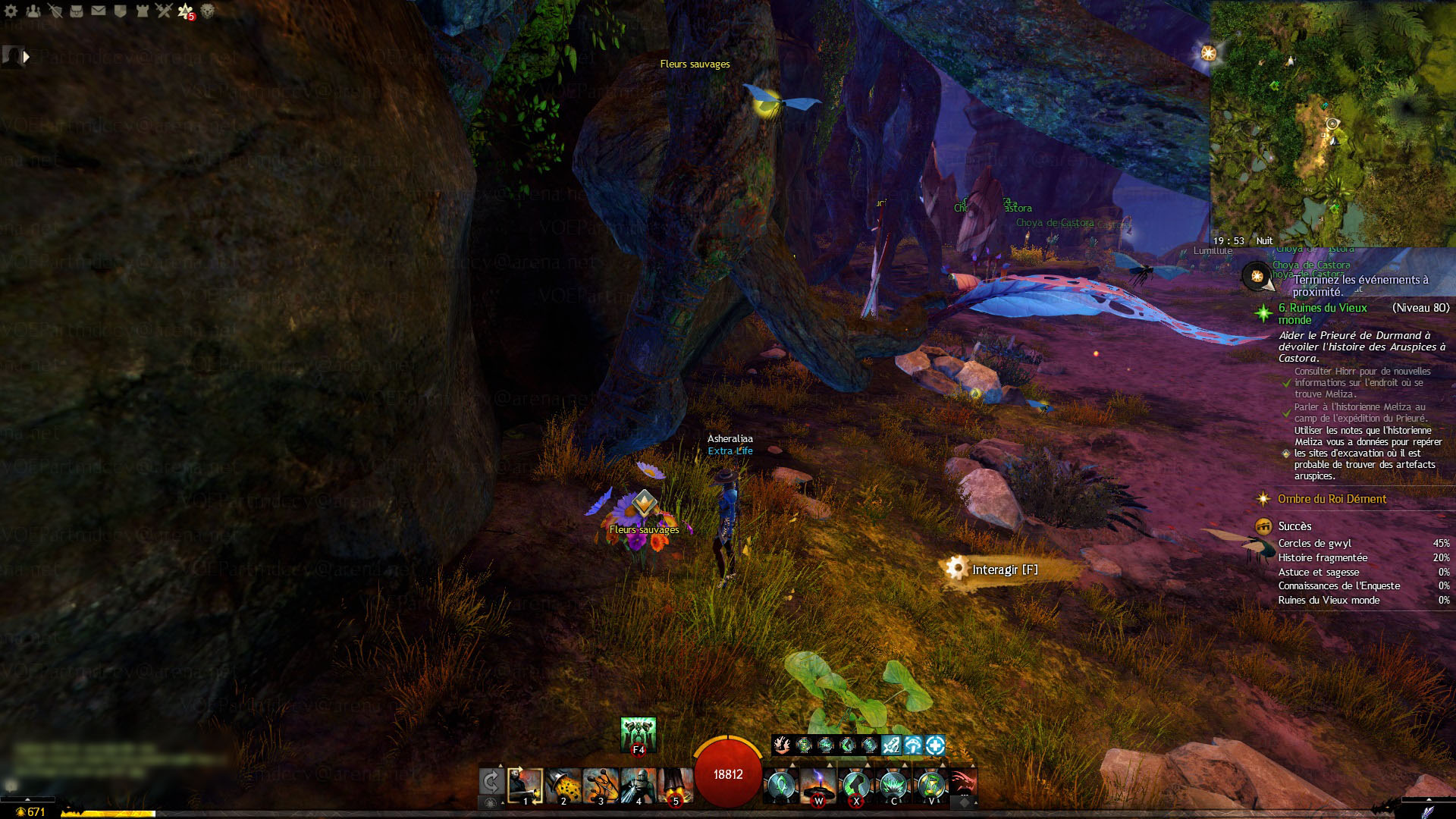Expand the party portrait arrow

point(27,56)
